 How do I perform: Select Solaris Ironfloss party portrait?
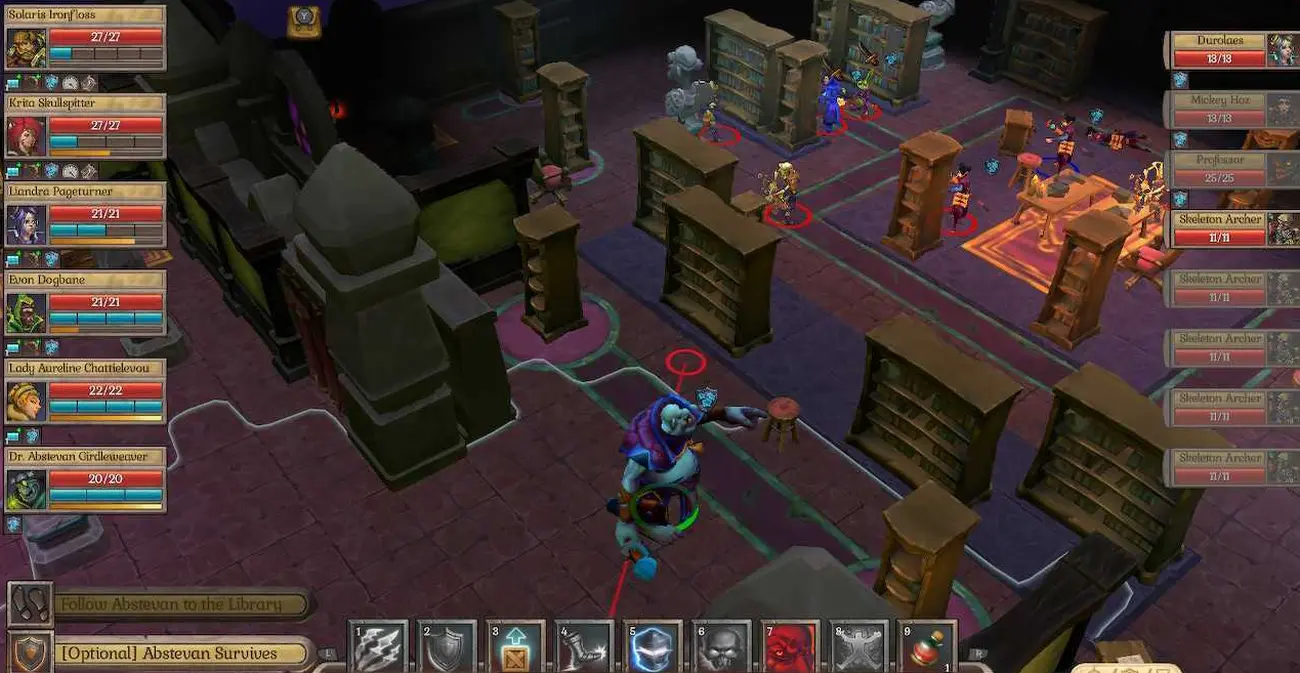pos(26,46)
